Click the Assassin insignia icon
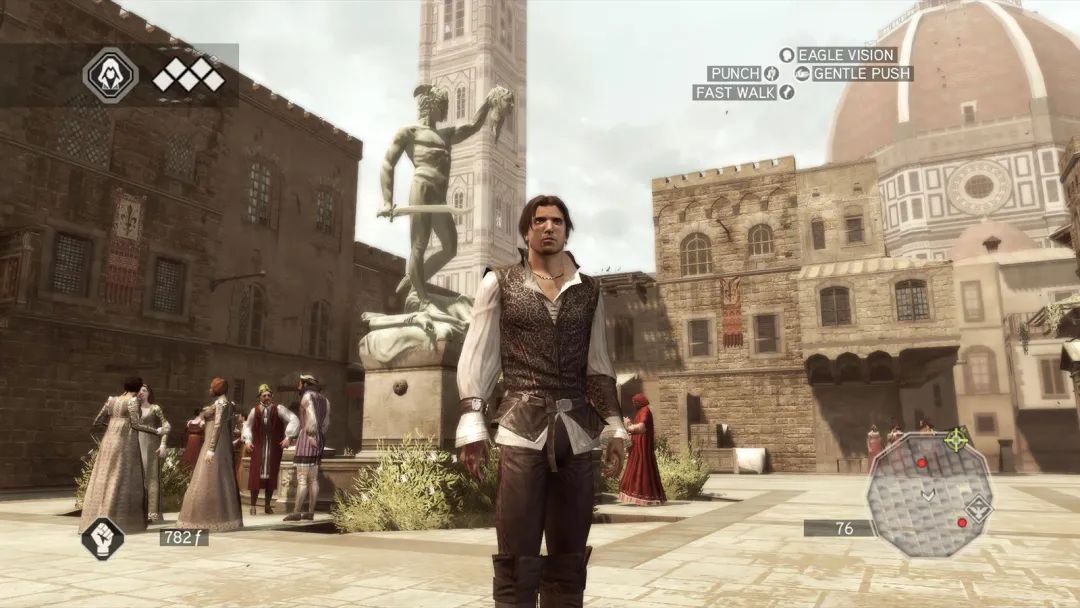 coord(110,75)
